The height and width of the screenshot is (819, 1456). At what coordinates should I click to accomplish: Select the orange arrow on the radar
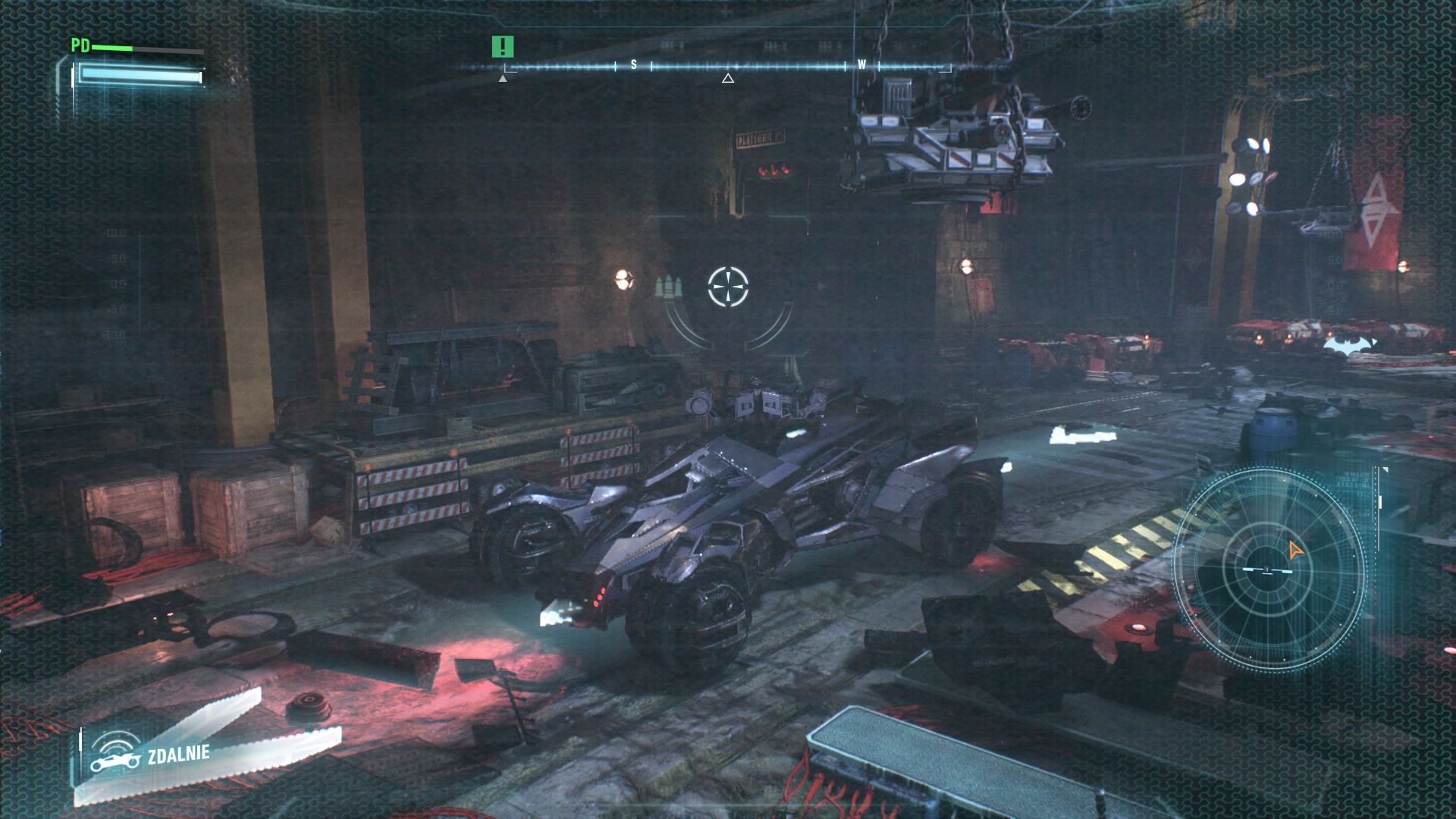point(1294,551)
